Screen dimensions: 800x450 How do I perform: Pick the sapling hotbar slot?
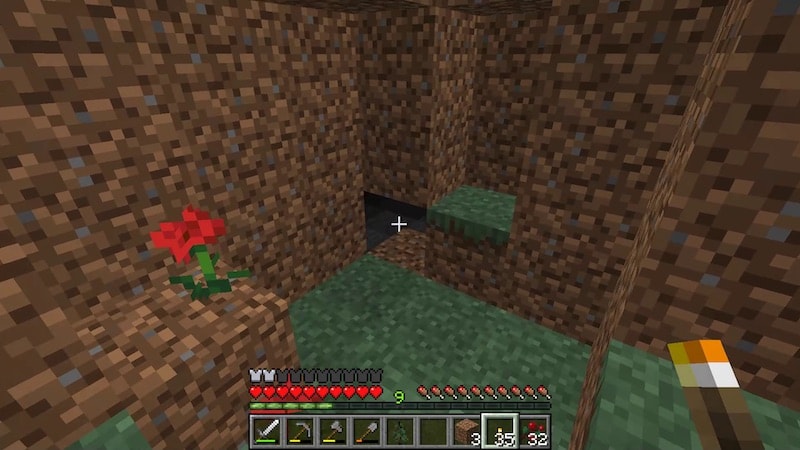coord(400,431)
